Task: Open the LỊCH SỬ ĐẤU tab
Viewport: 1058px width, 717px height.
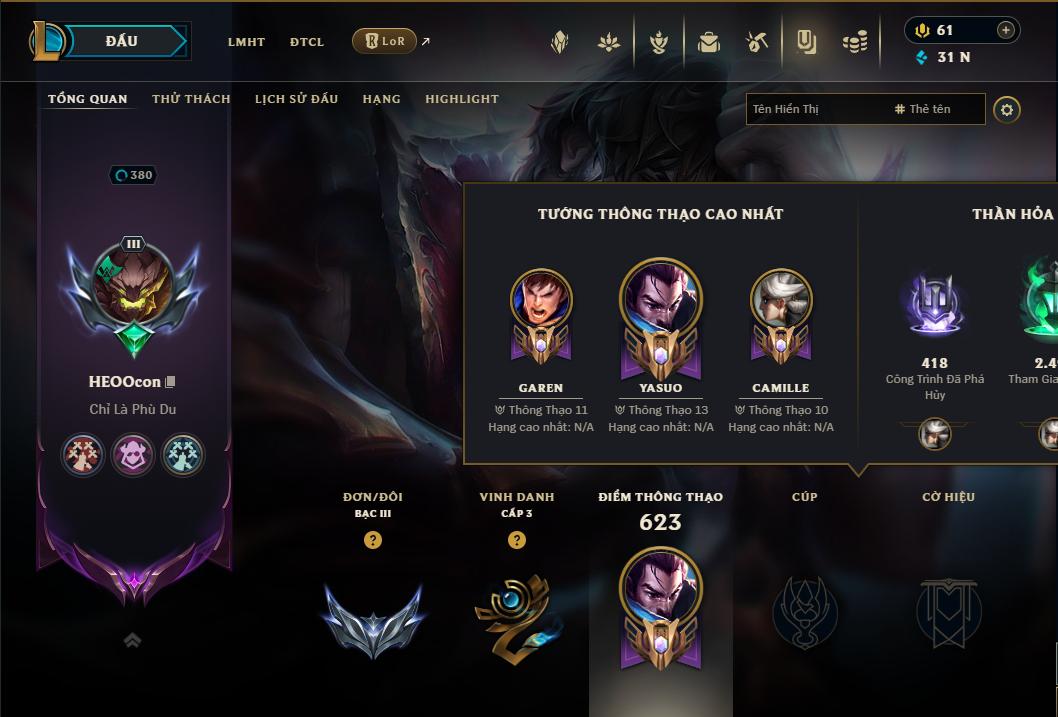Action: pyautogui.click(x=296, y=99)
